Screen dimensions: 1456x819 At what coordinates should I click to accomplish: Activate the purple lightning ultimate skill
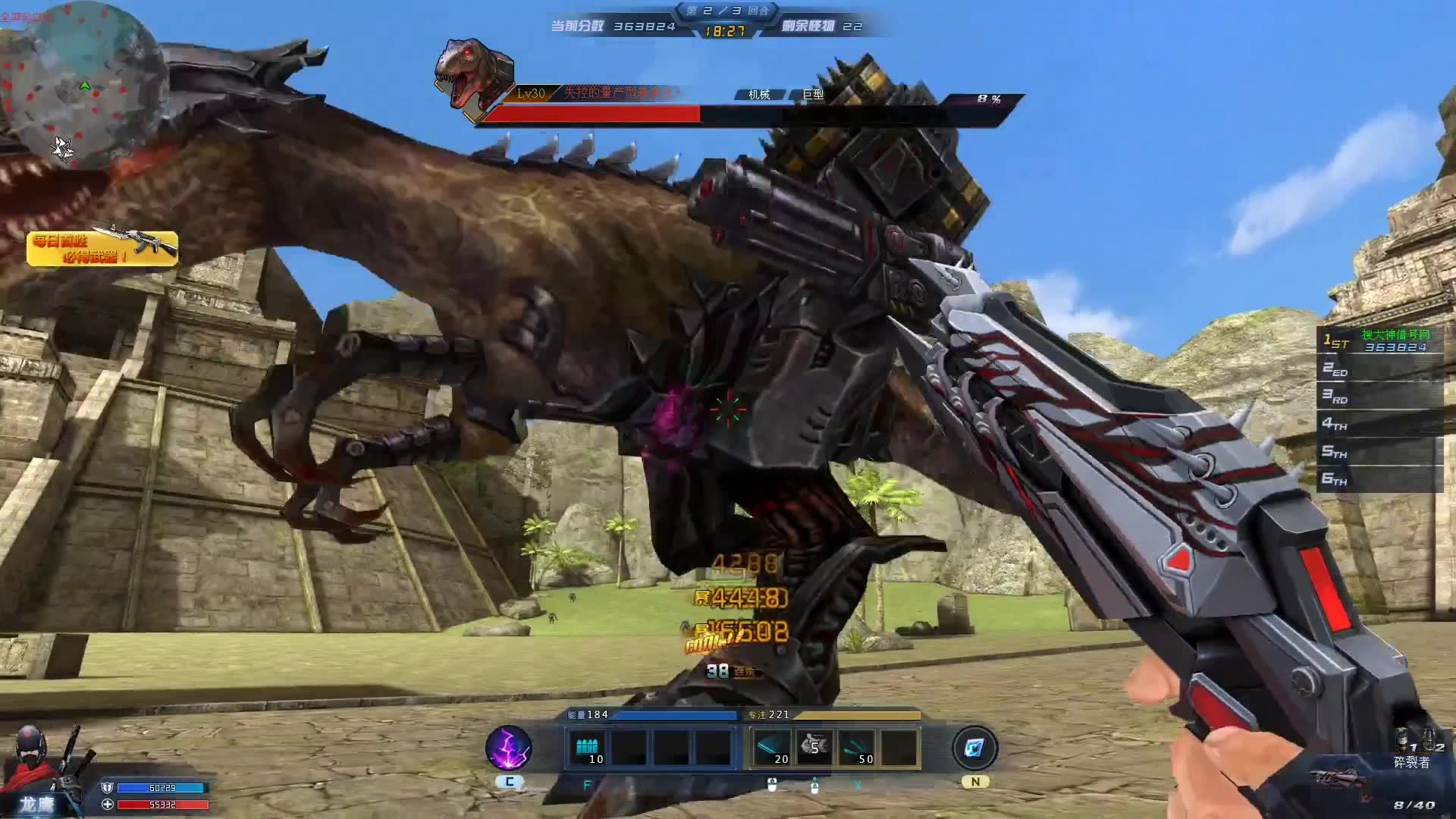coord(508,748)
